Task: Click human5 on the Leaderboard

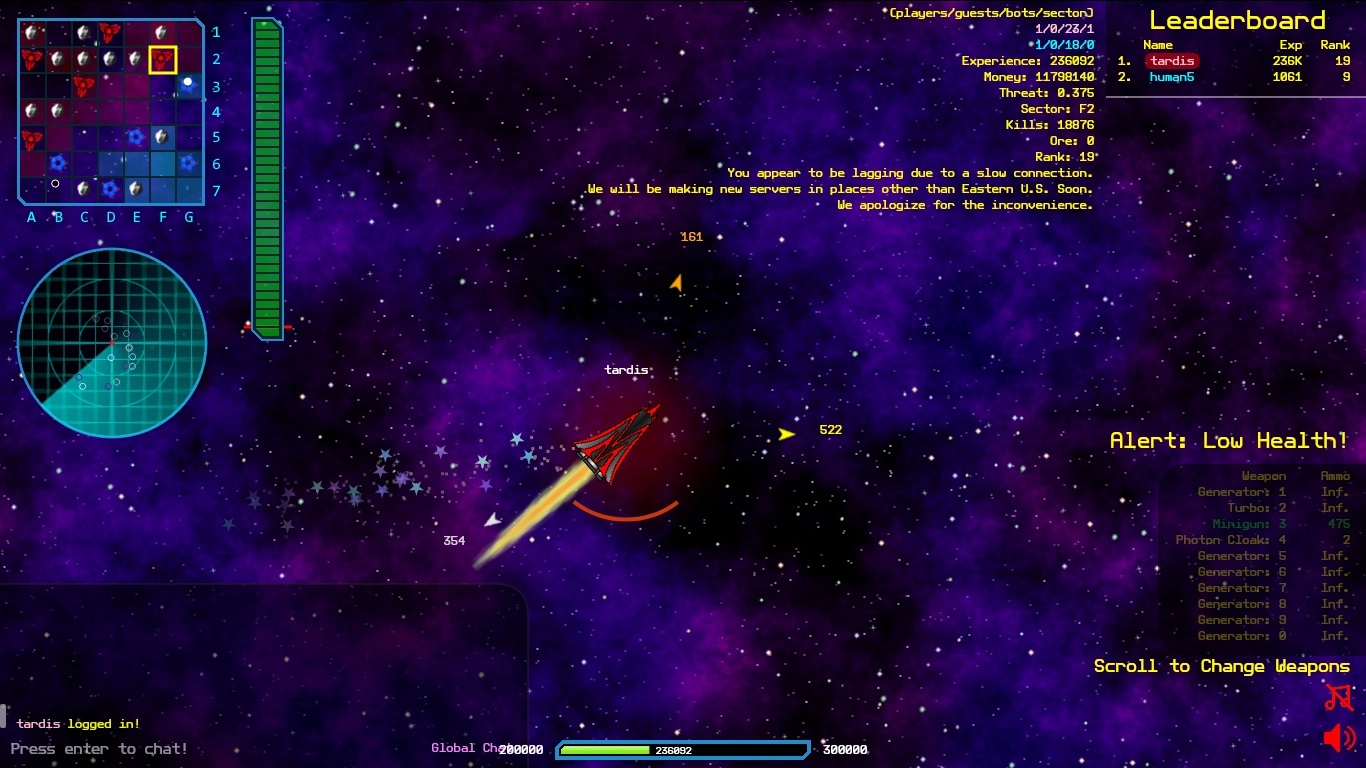Action: 1171,76
